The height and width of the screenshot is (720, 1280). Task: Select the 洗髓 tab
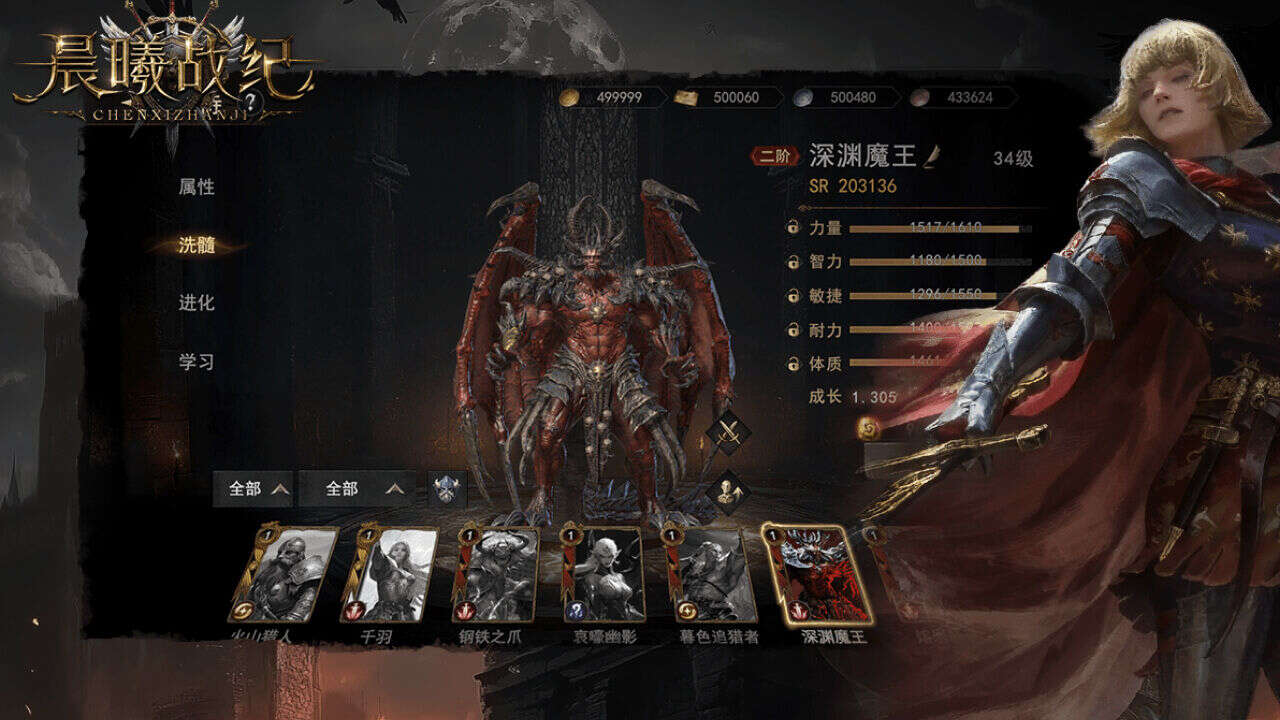197,245
